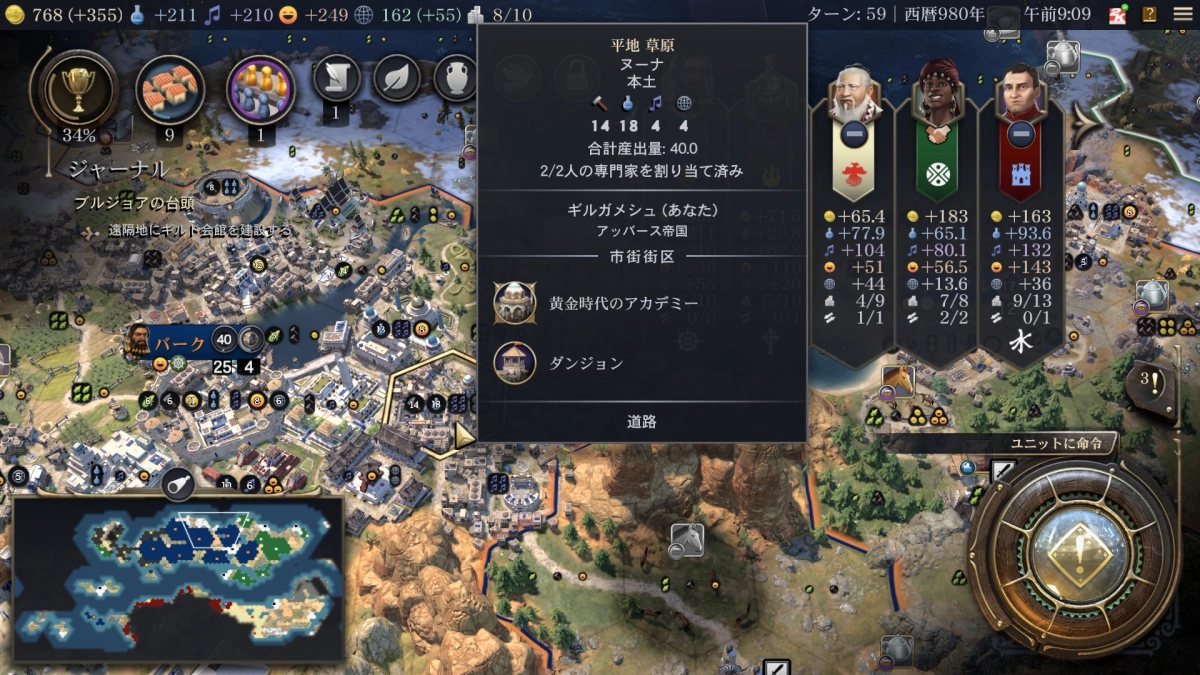Open the scroll and quill policies icon
The height and width of the screenshot is (675, 1200).
336,78
